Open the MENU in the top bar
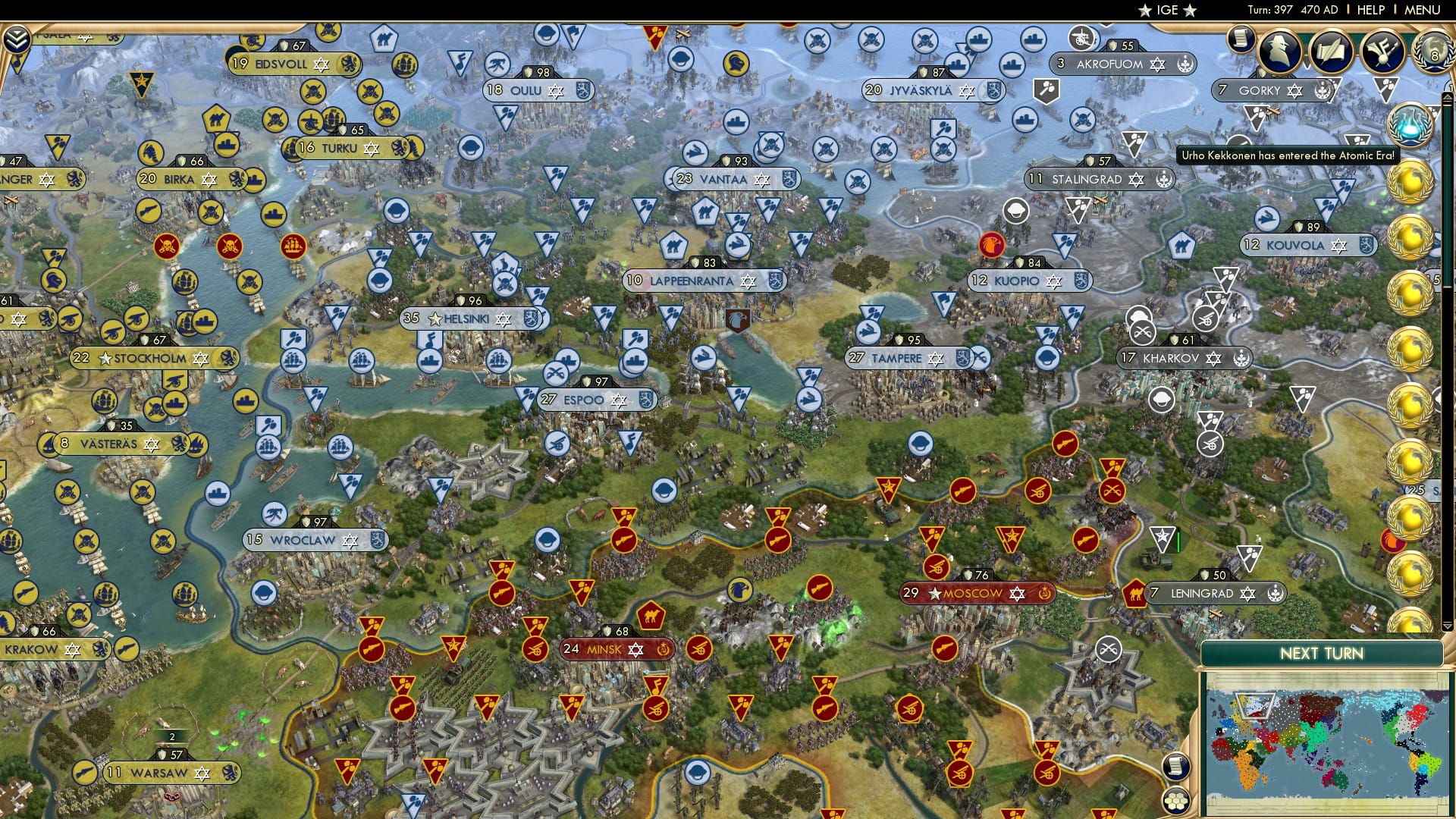Image resolution: width=1456 pixels, height=819 pixels. (1424, 9)
